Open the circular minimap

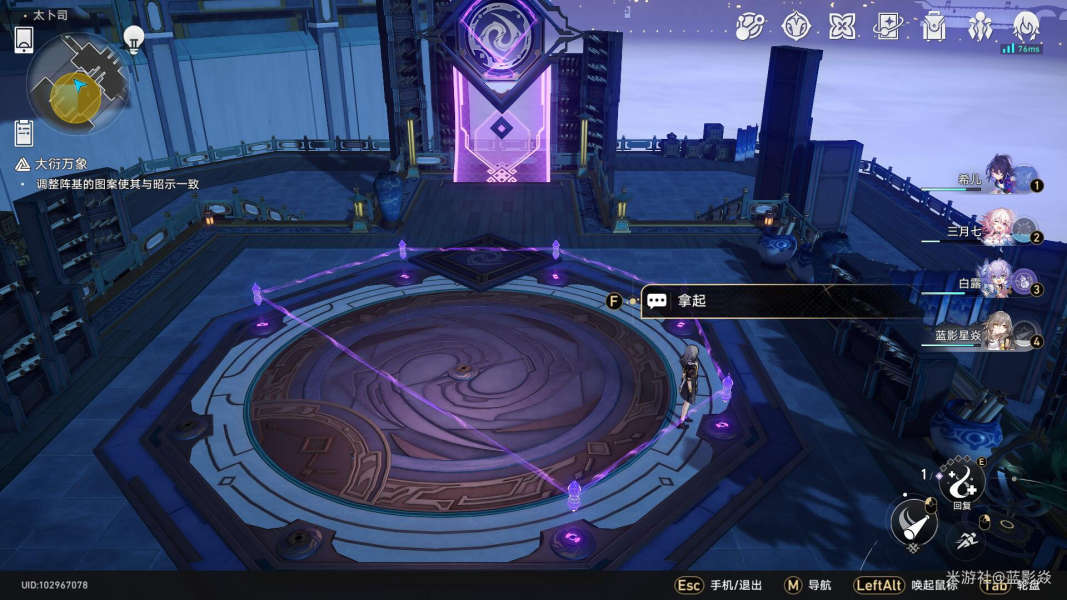tap(77, 83)
